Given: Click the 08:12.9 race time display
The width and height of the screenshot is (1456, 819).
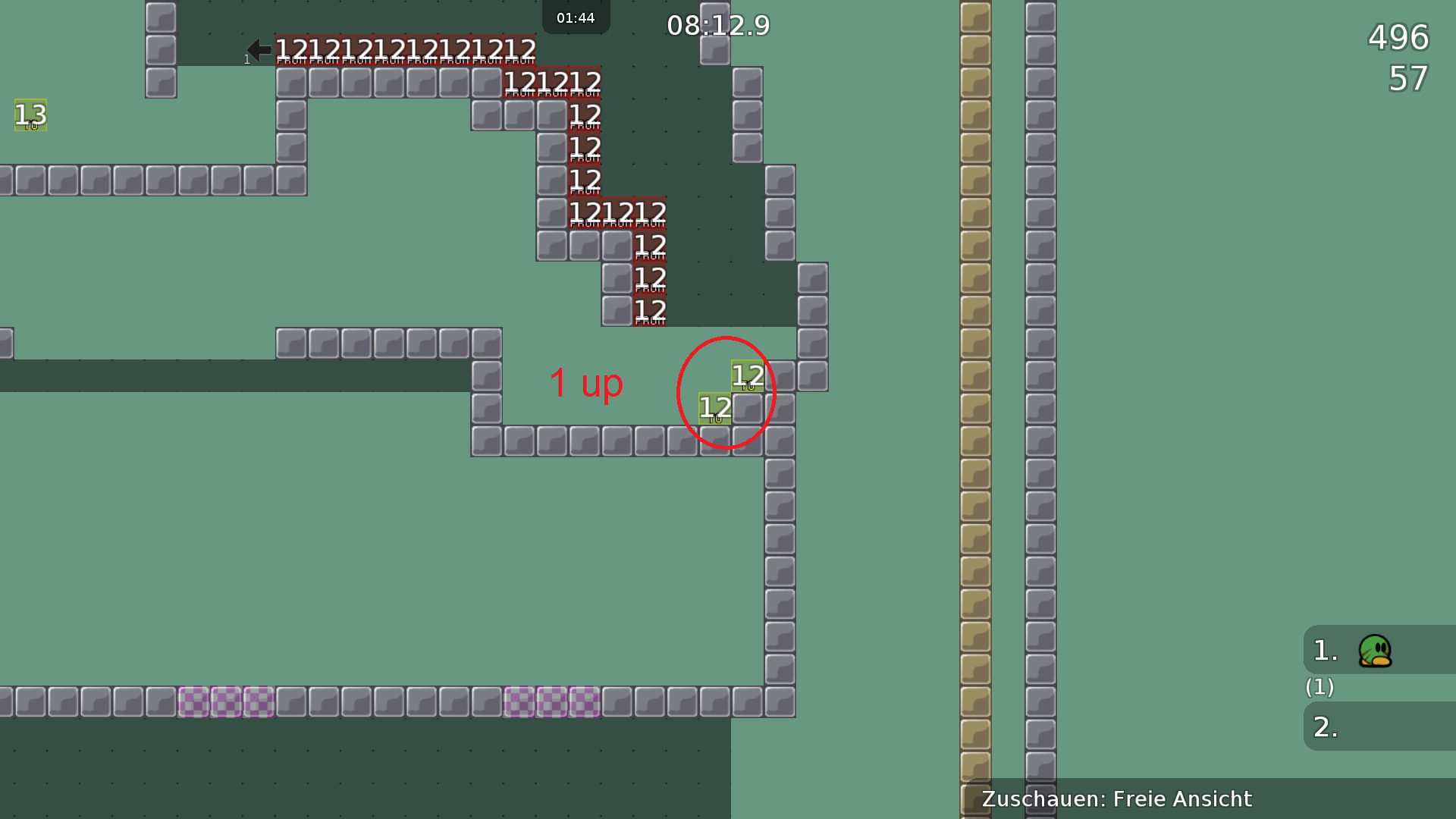Looking at the screenshot, I should tap(717, 25).
